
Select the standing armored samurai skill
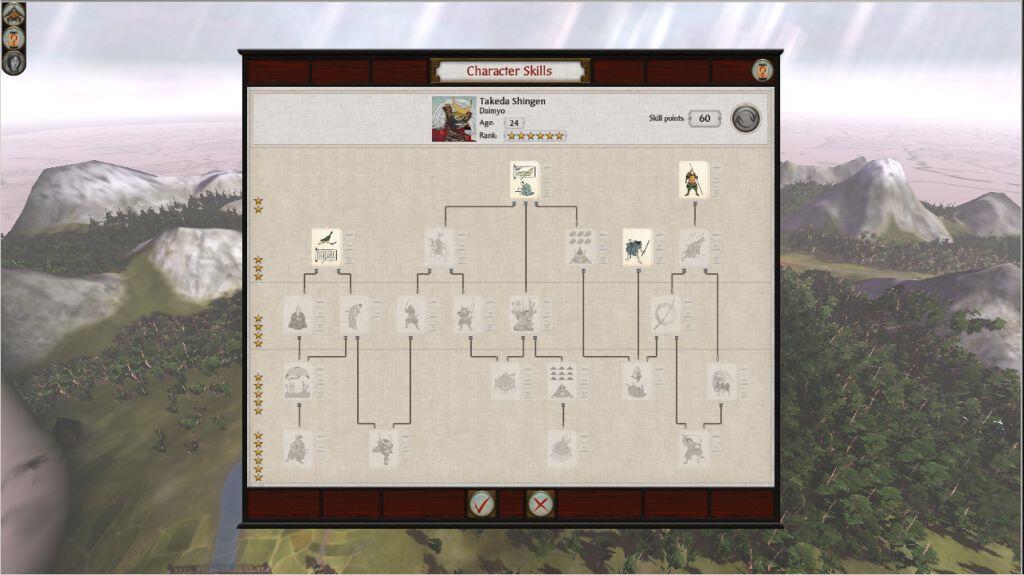coord(693,180)
